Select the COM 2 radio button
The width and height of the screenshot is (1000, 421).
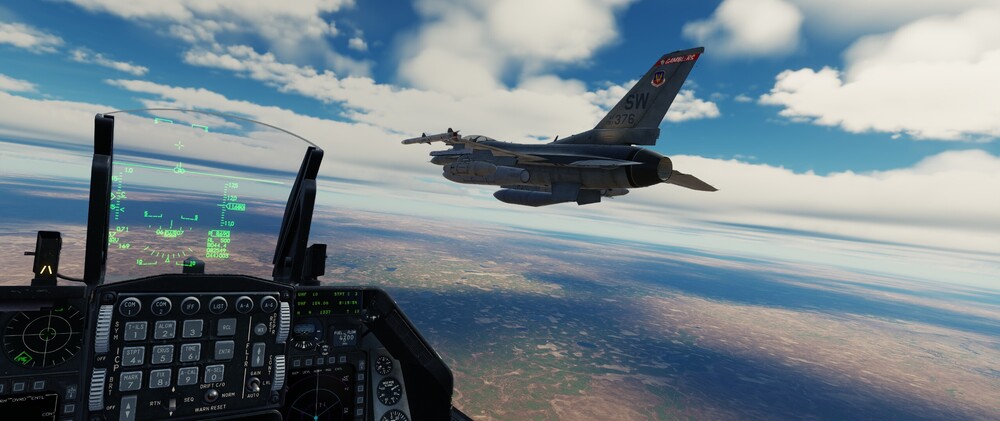point(160,306)
